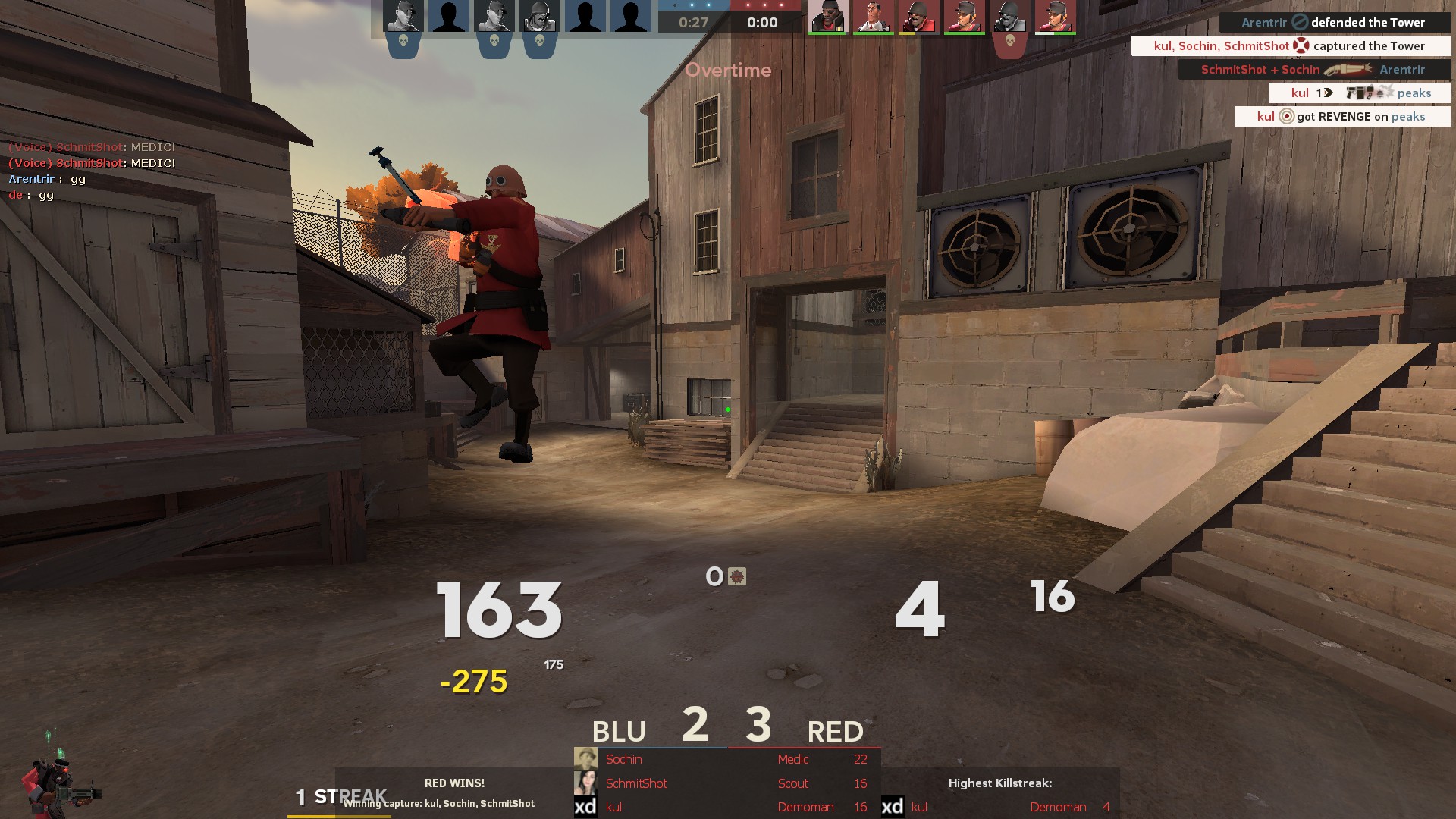Click Arentrir's 'gg' chat message
The height and width of the screenshot is (819, 1456).
click(x=47, y=180)
